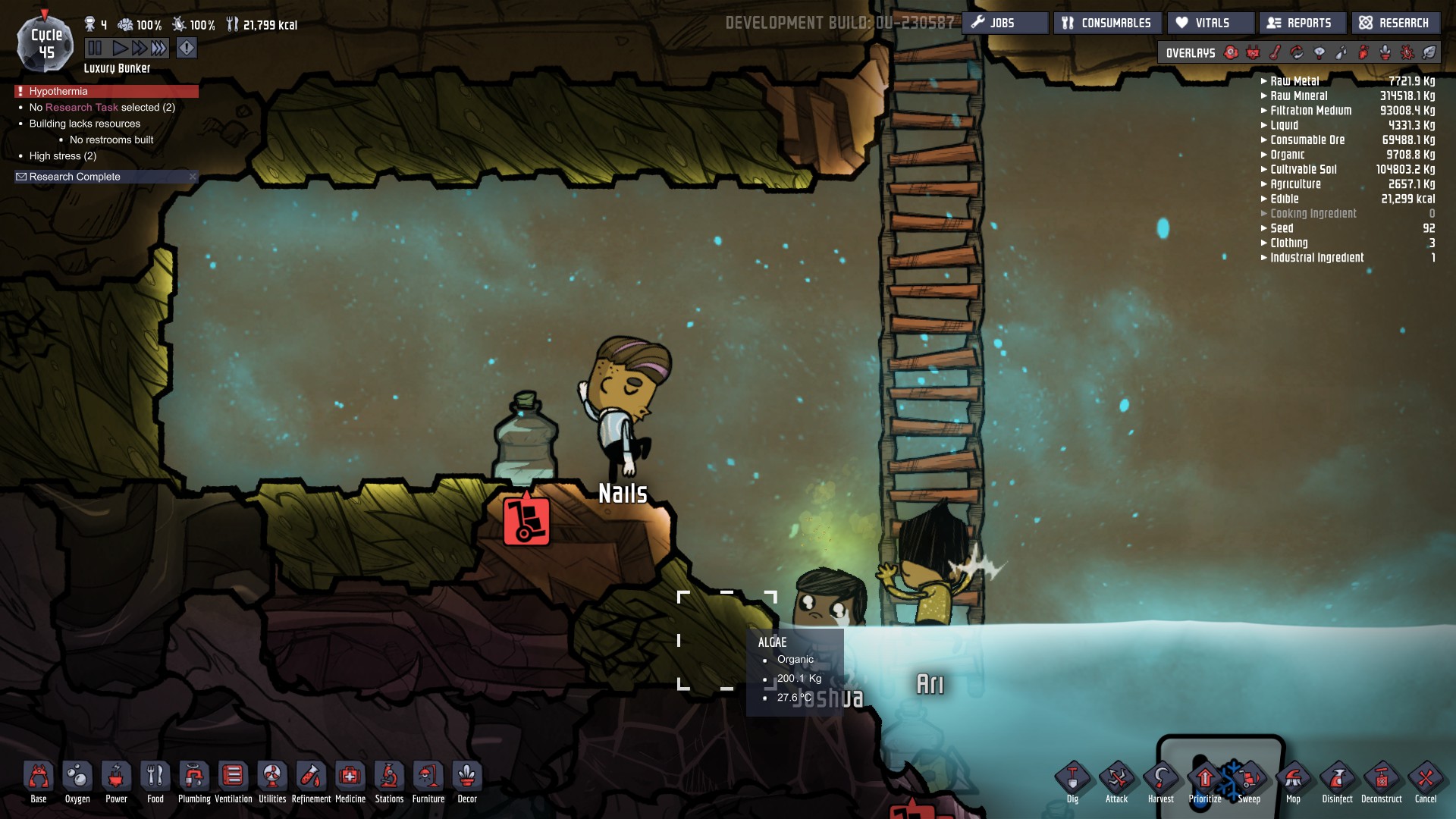Open the Consumables screen
The image size is (1456, 819).
tap(1107, 23)
